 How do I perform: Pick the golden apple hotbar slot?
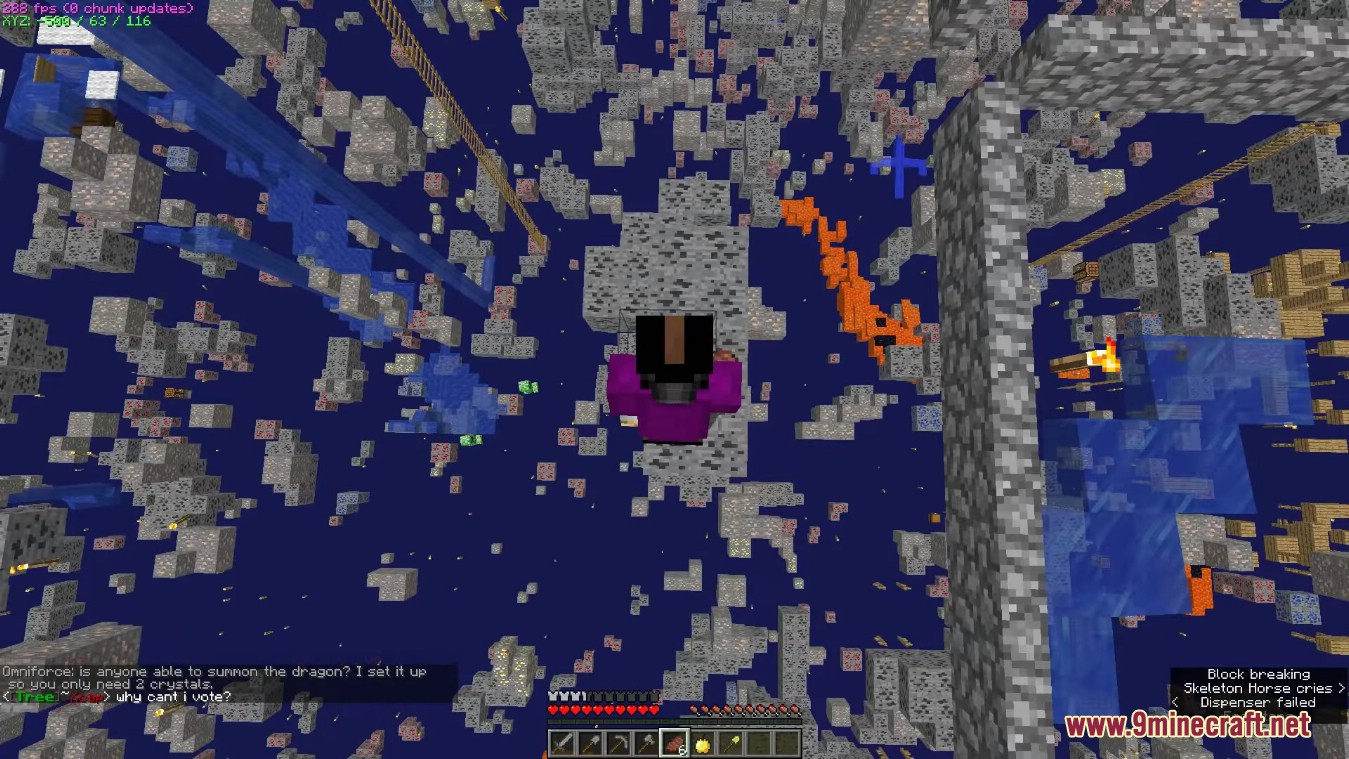point(703,744)
